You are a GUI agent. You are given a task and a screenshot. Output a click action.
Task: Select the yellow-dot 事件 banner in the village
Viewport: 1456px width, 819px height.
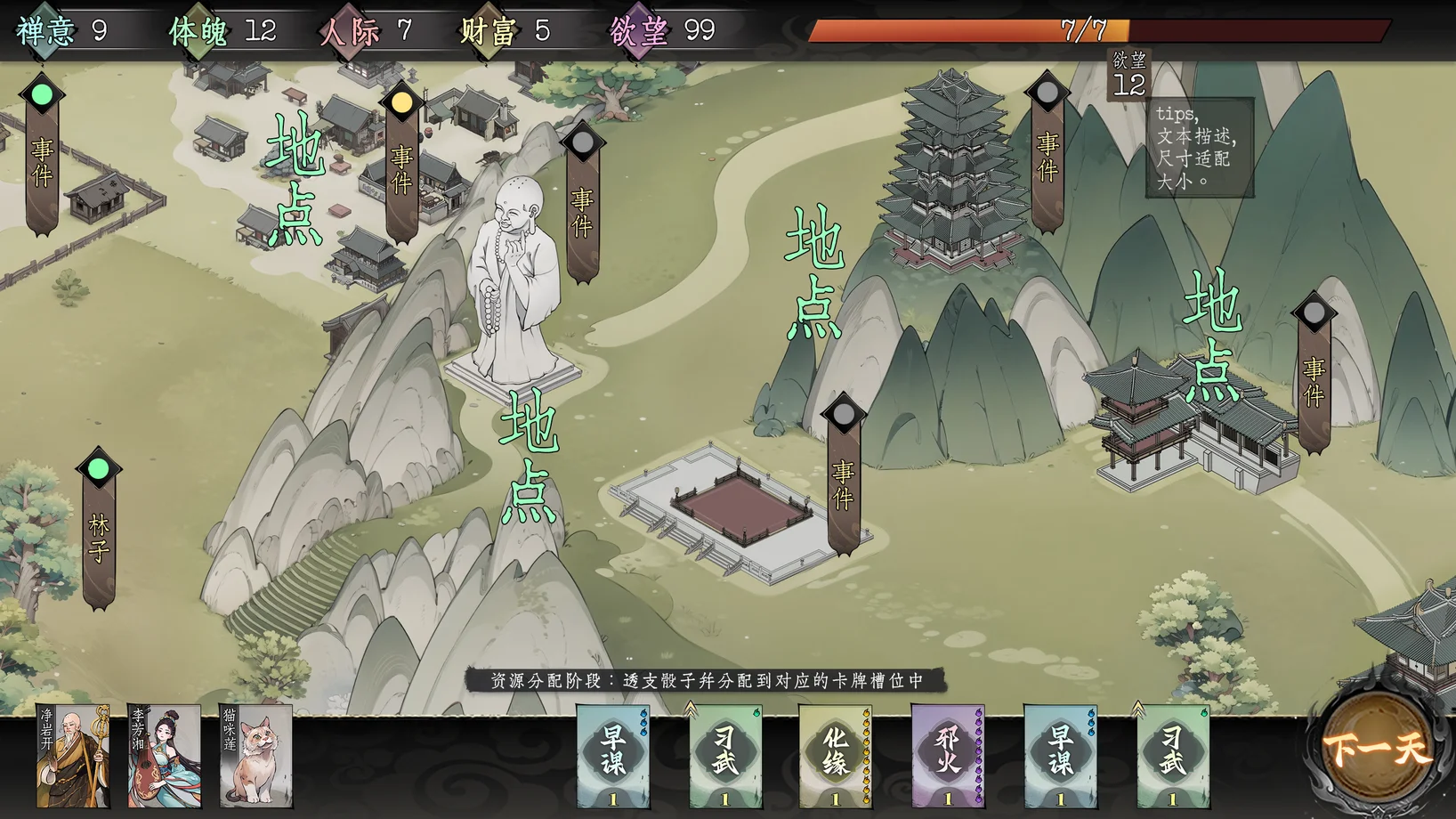[401, 167]
